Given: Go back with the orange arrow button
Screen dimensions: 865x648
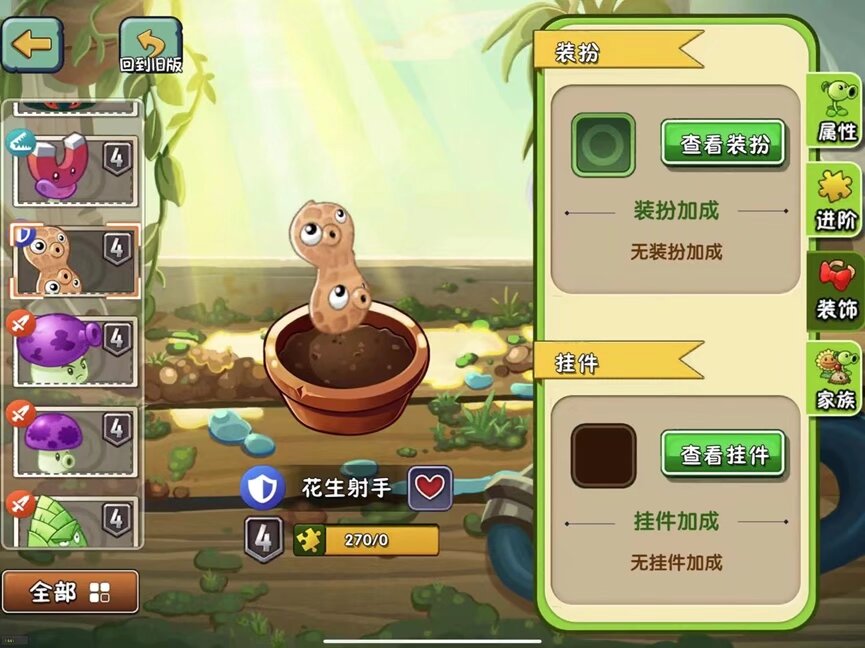Looking at the screenshot, I should click(32, 43).
